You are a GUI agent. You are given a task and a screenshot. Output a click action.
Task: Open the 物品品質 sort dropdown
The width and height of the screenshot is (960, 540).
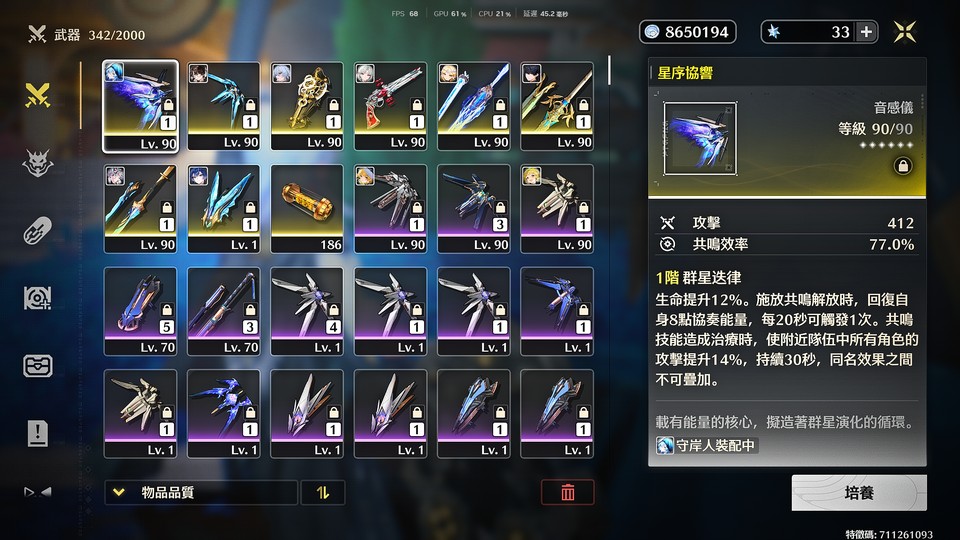pos(200,492)
